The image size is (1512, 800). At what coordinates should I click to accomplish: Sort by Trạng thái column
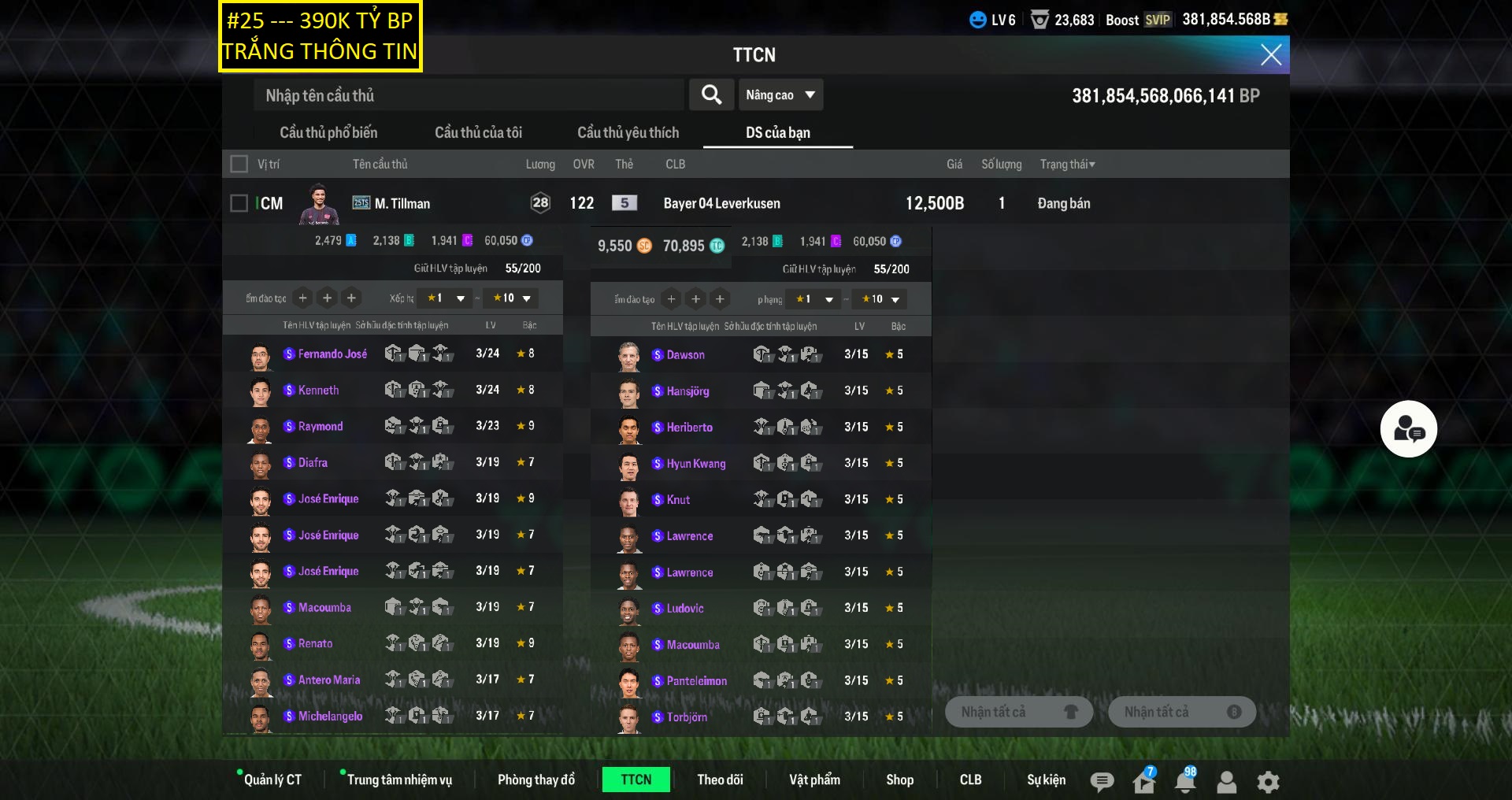click(x=1067, y=164)
